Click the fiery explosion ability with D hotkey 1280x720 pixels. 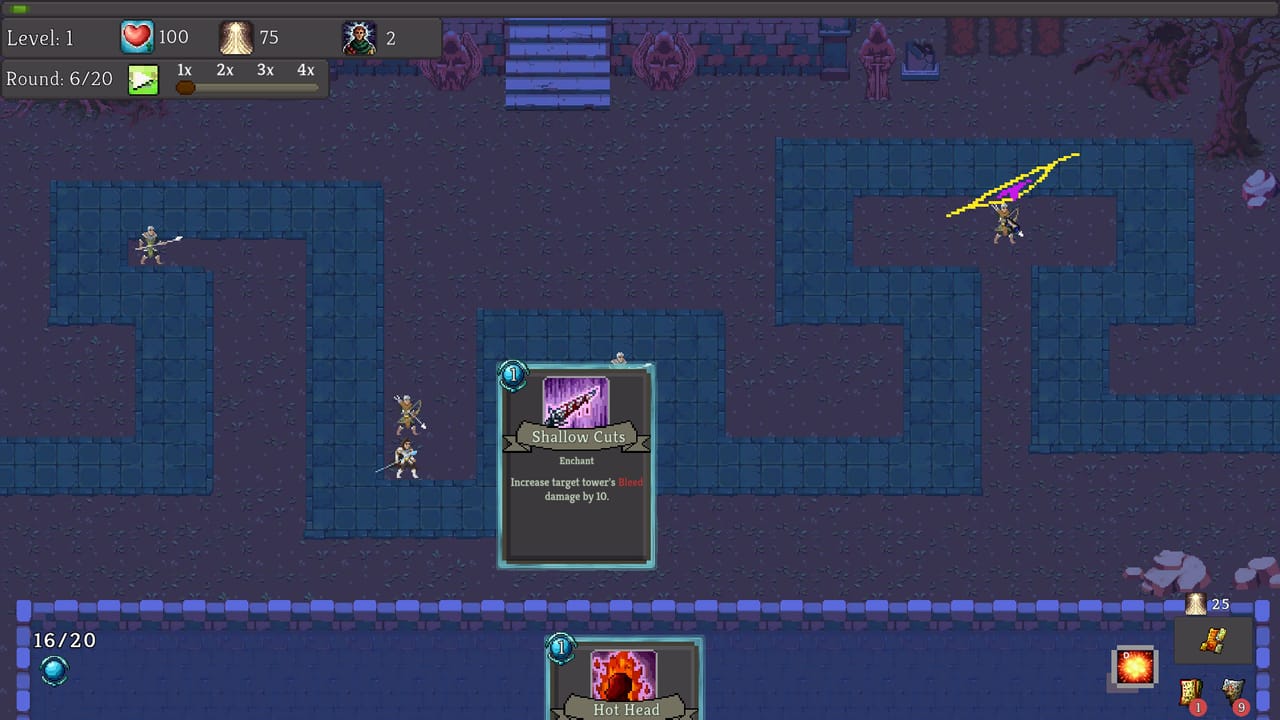[1134, 668]
